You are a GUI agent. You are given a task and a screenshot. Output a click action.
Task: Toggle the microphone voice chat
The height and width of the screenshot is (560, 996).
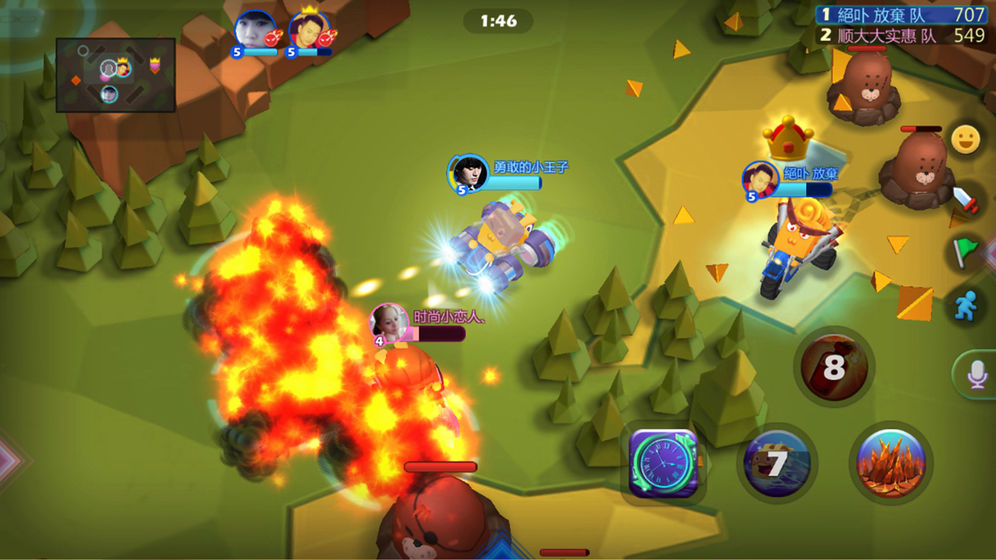(x=975, y=374)
